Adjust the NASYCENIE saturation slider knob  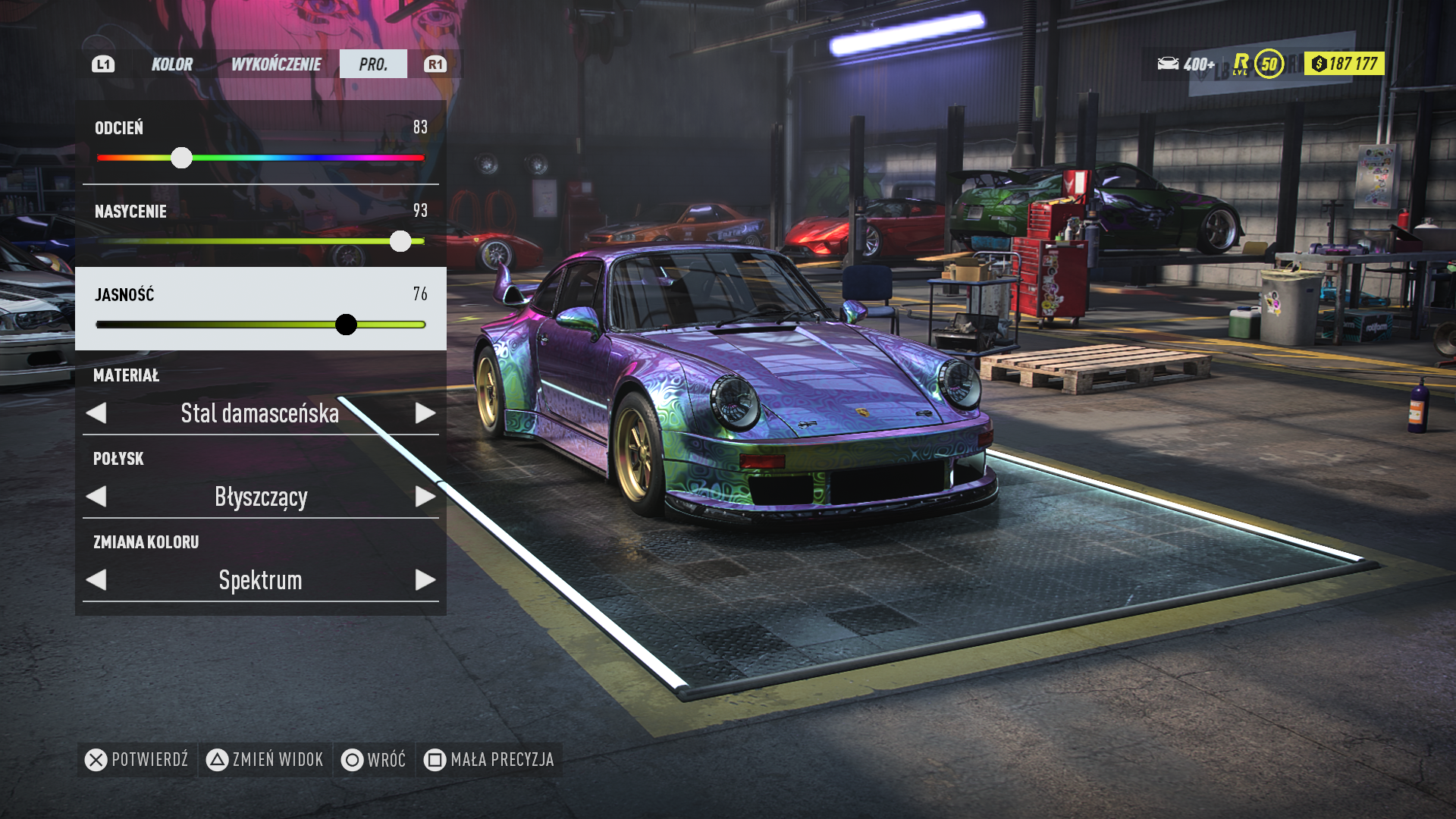(x=400, y=241)
